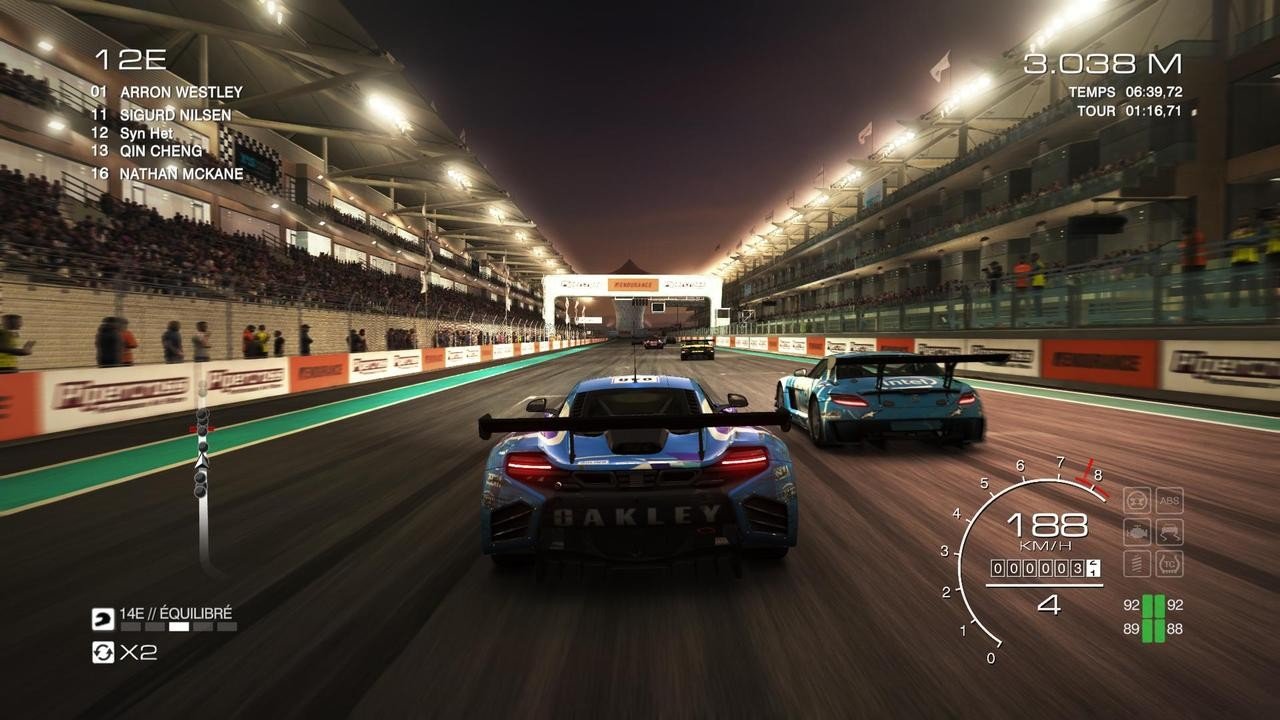The width and height of the screenshot is (1280, 720).
Task: Click the suspension spring indicator icon
Action: 1137,562
